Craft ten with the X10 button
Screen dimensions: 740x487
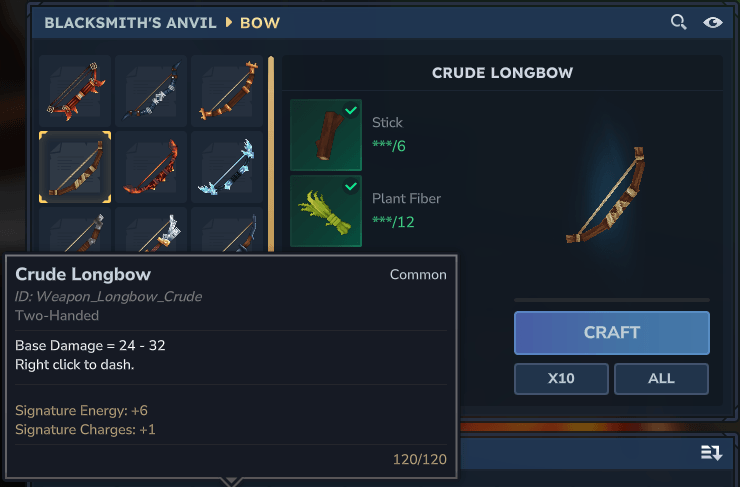561,379
